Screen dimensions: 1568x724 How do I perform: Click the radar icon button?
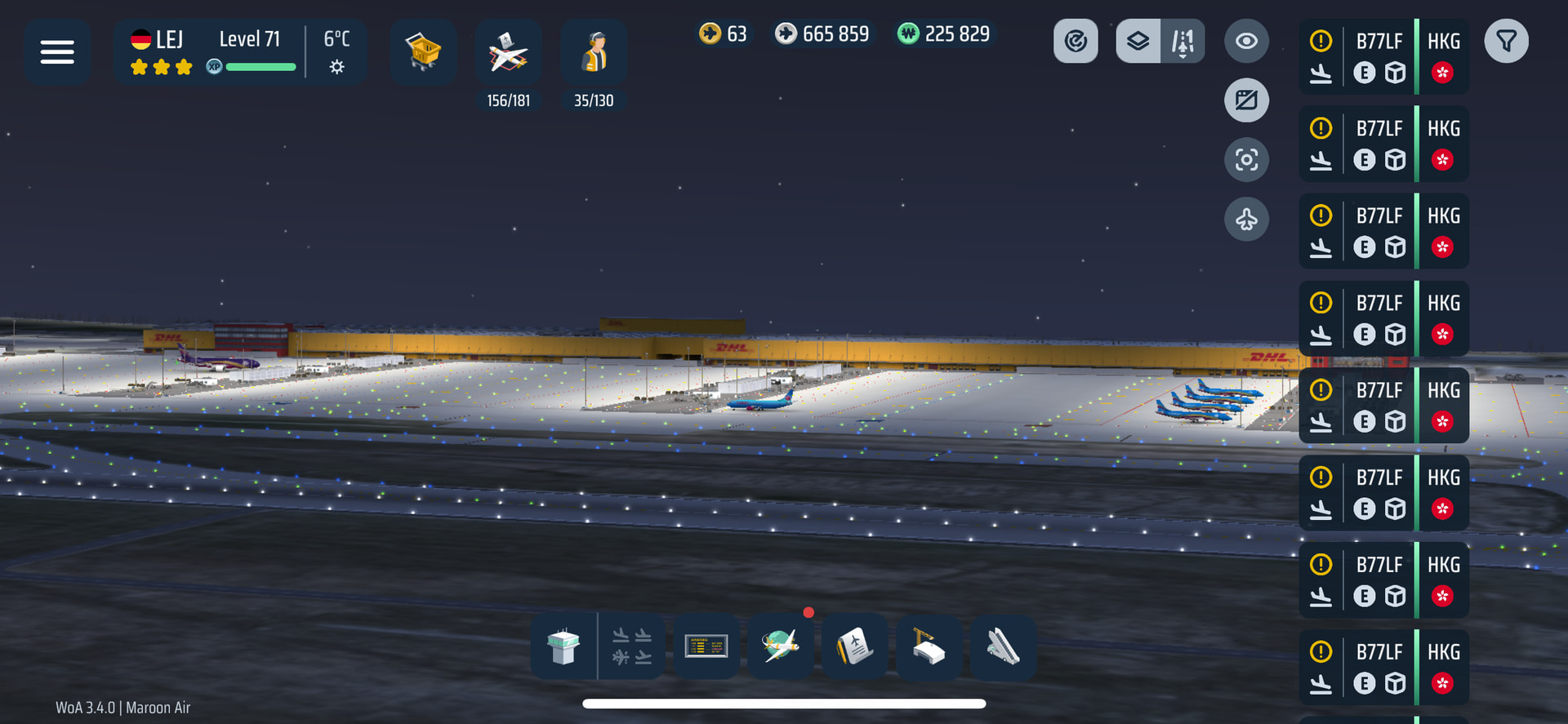click(1076, 41)
